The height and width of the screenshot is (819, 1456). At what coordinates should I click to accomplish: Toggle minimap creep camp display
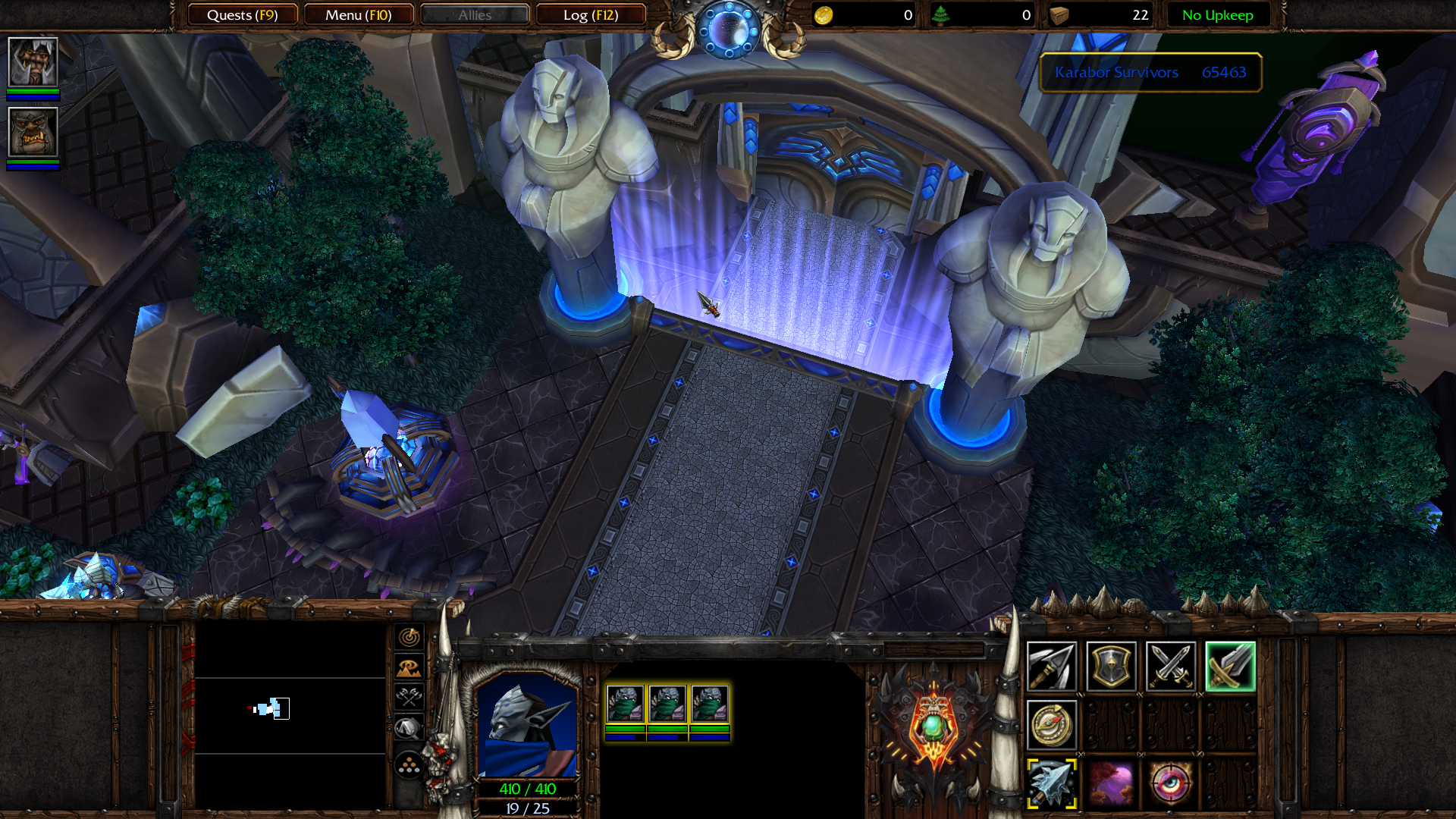409,728
